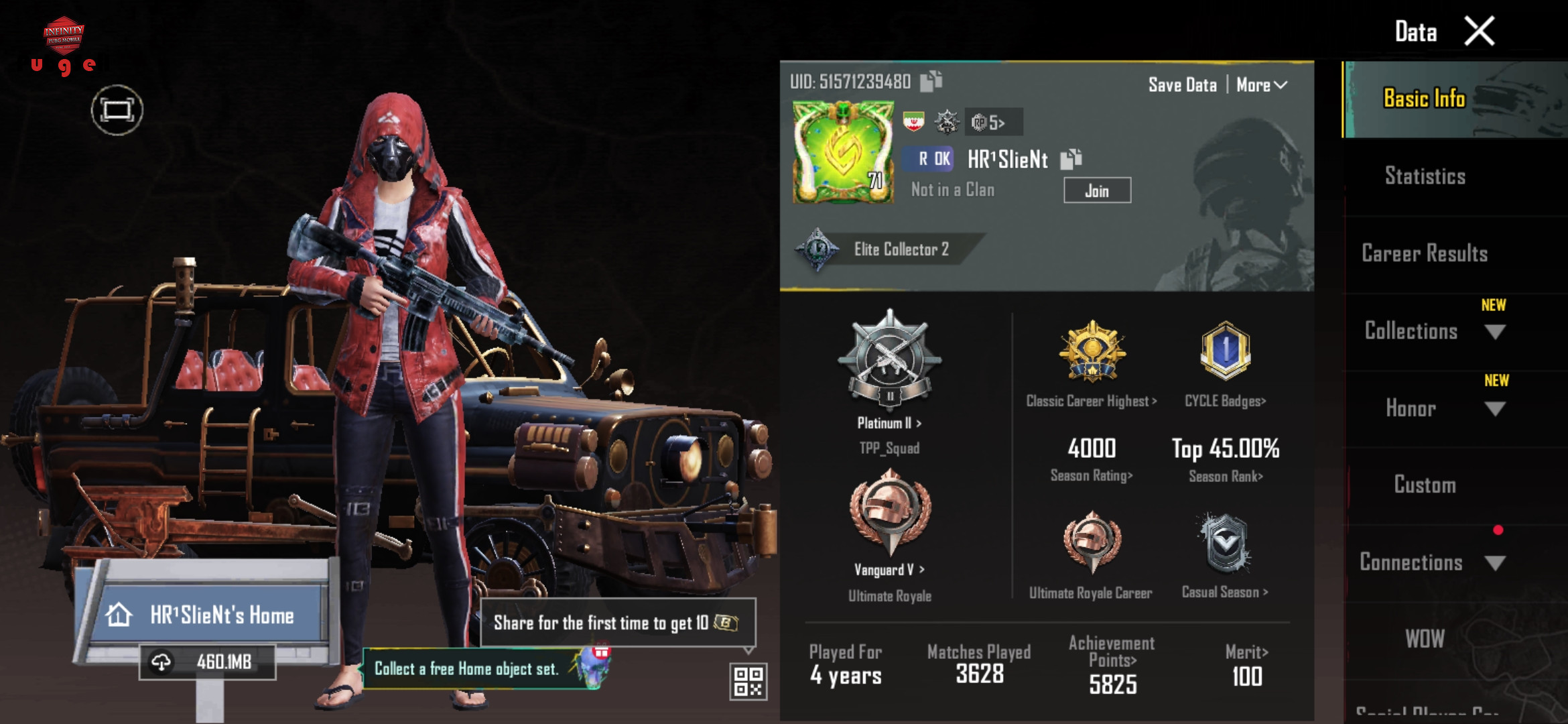The width and height of the screenshot is (1568, 724).
Task: View Classic Career Highest
Action: click(1092, 401)
